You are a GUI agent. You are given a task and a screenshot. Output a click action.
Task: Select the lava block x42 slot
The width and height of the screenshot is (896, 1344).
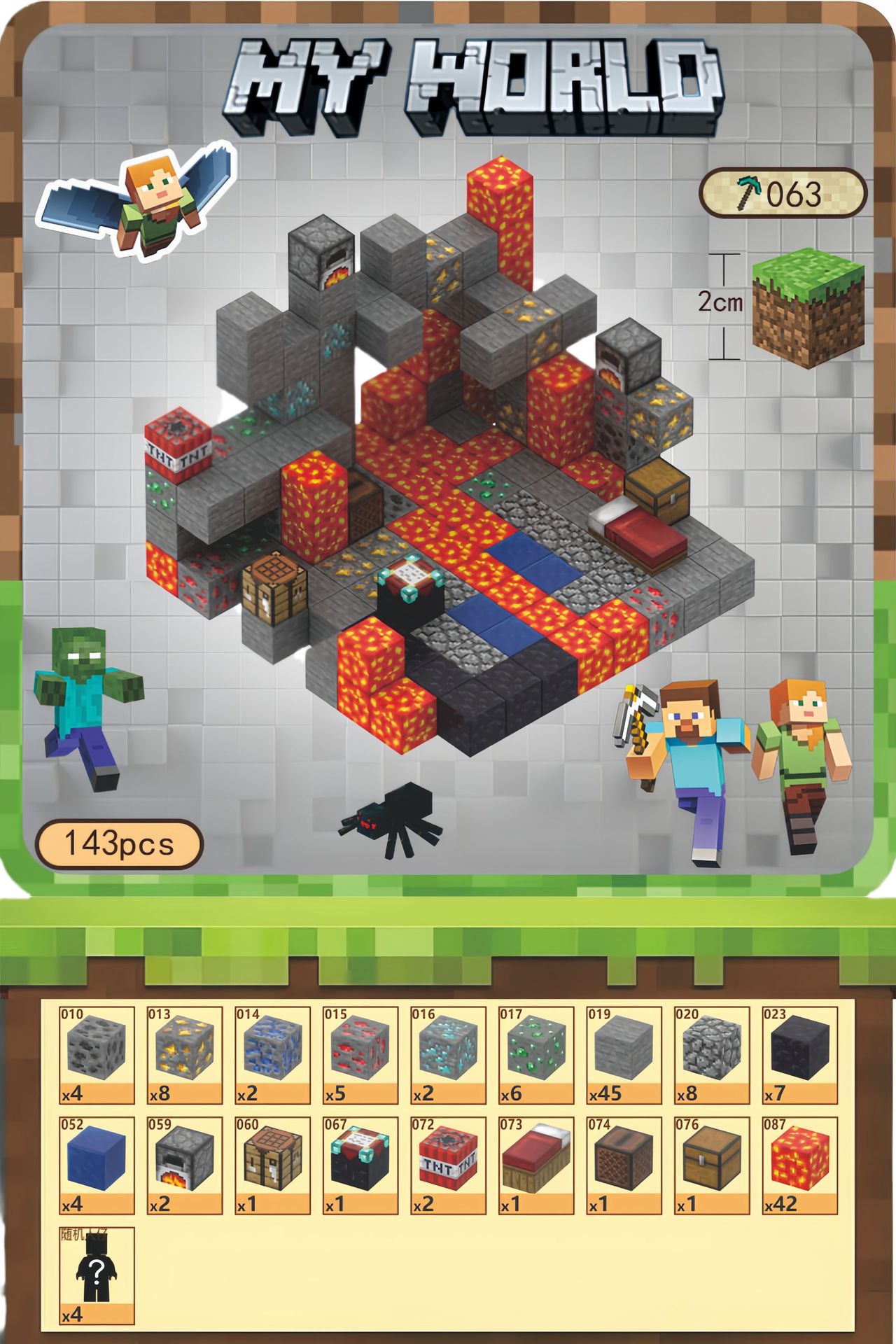point(800,1165)
